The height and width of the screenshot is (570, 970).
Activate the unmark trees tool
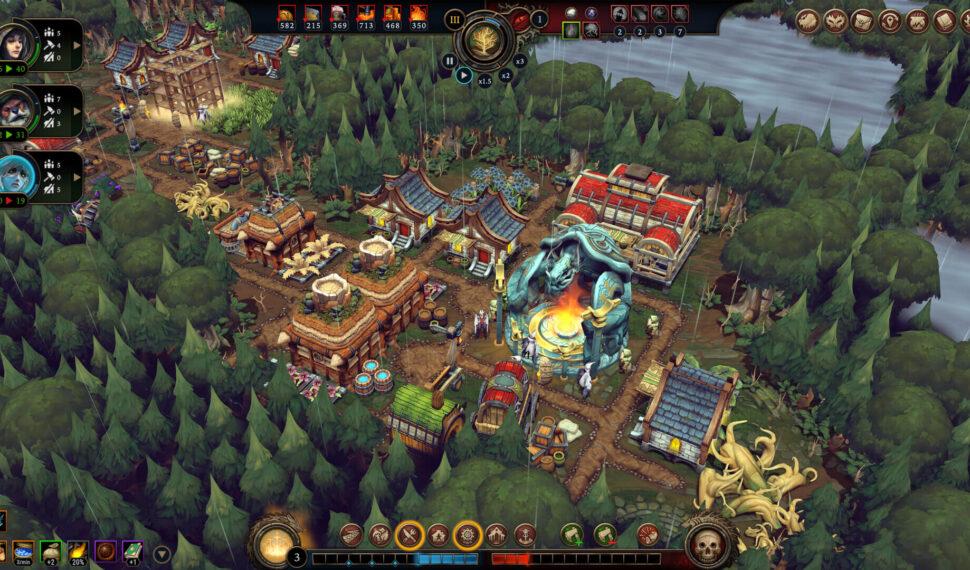[604, 535]
